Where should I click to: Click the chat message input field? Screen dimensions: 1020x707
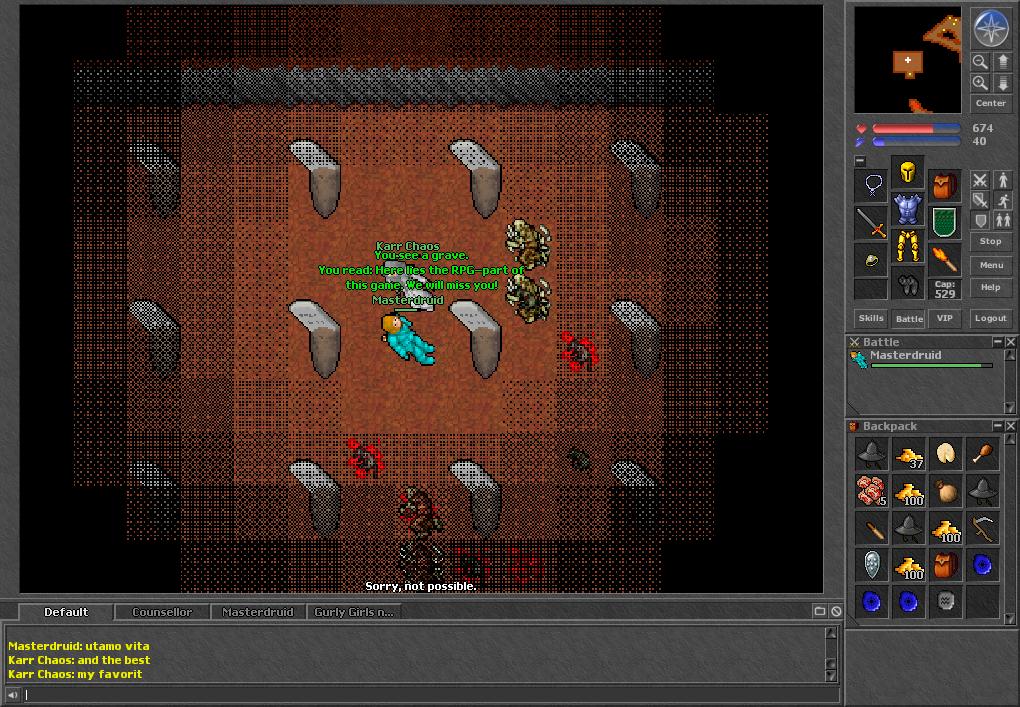point(420,694)
